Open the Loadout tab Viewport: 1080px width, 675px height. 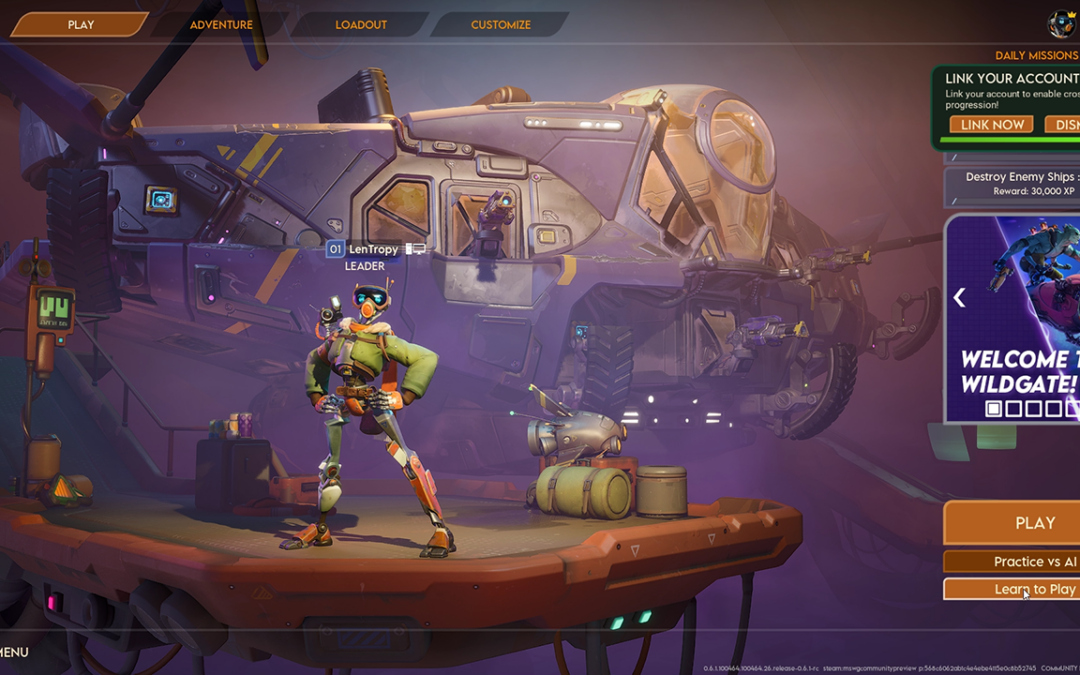point(361,25)
